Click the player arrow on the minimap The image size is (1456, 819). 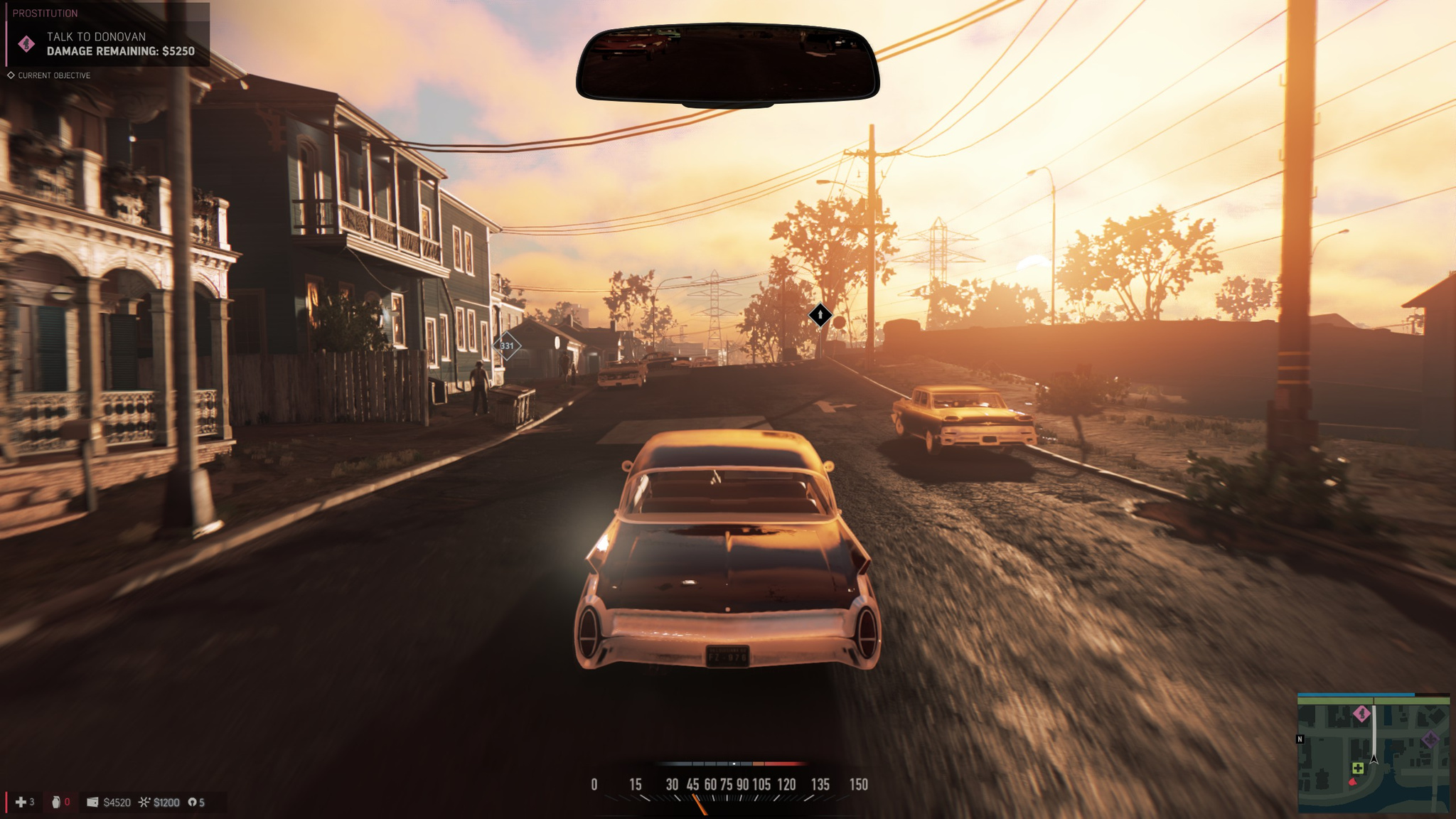tap(1374, 759)
